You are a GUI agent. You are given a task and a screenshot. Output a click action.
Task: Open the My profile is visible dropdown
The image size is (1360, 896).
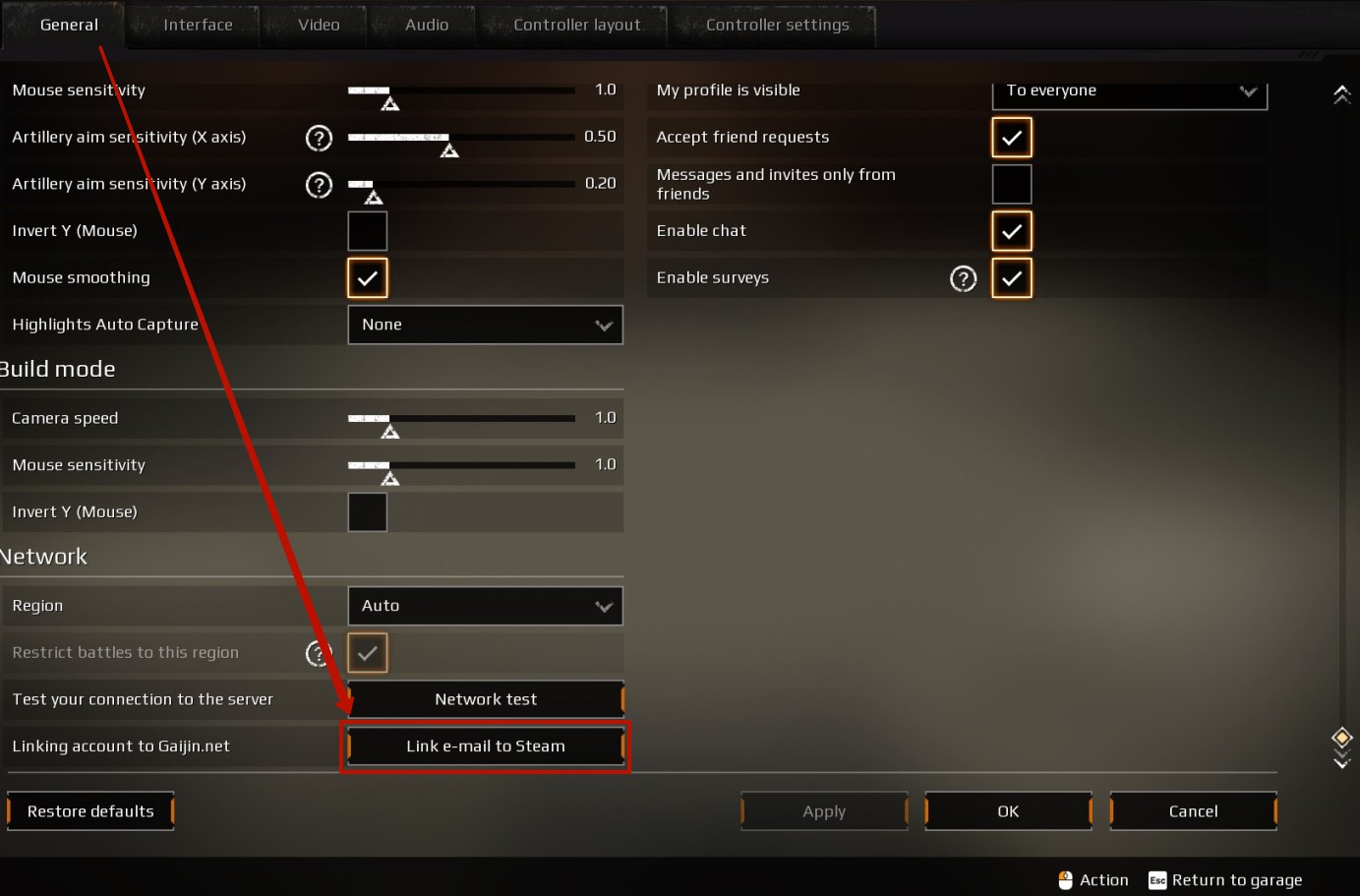[x=1129, y=90]
